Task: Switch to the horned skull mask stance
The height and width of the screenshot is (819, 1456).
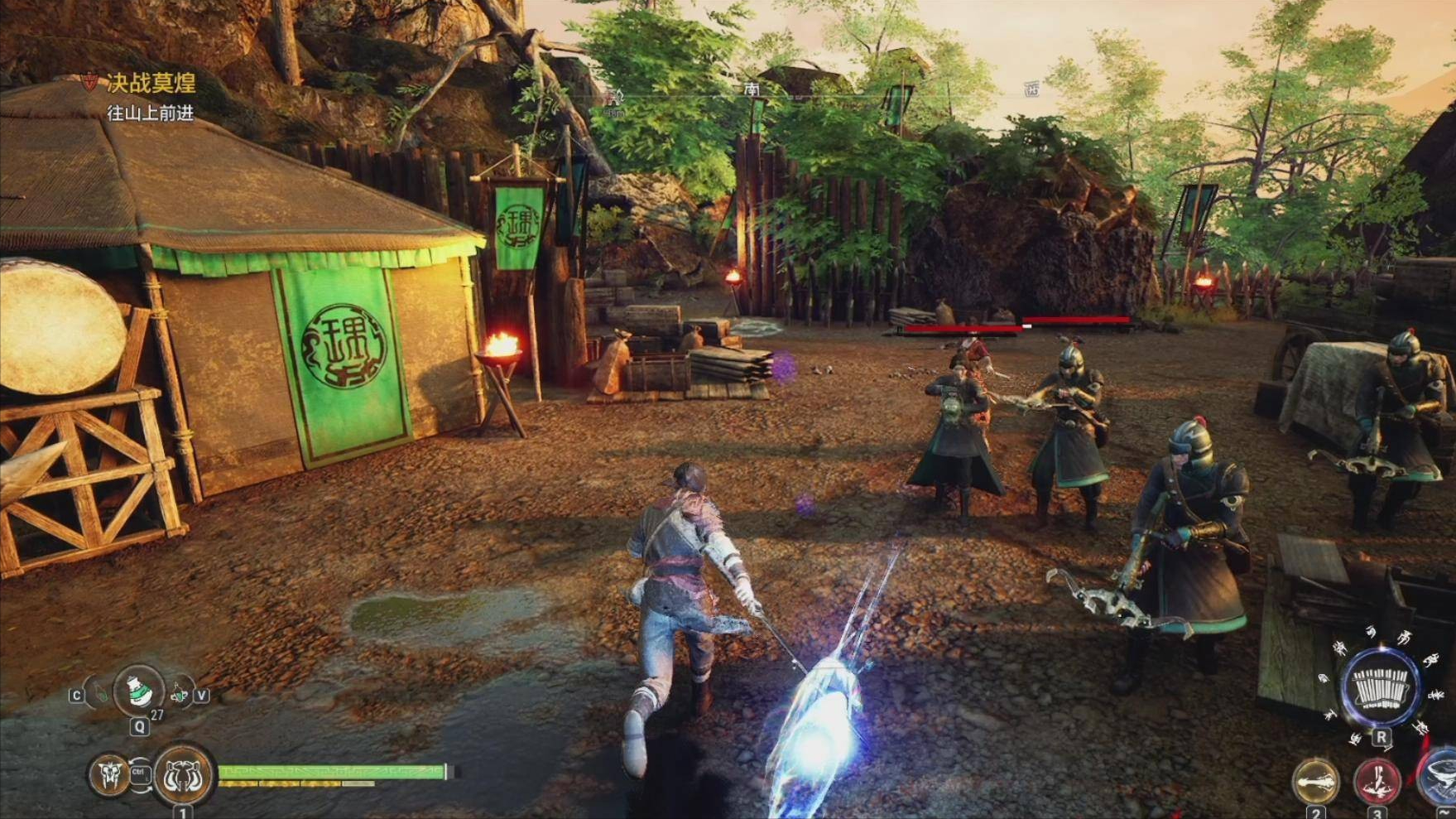Action: [108, 774]
